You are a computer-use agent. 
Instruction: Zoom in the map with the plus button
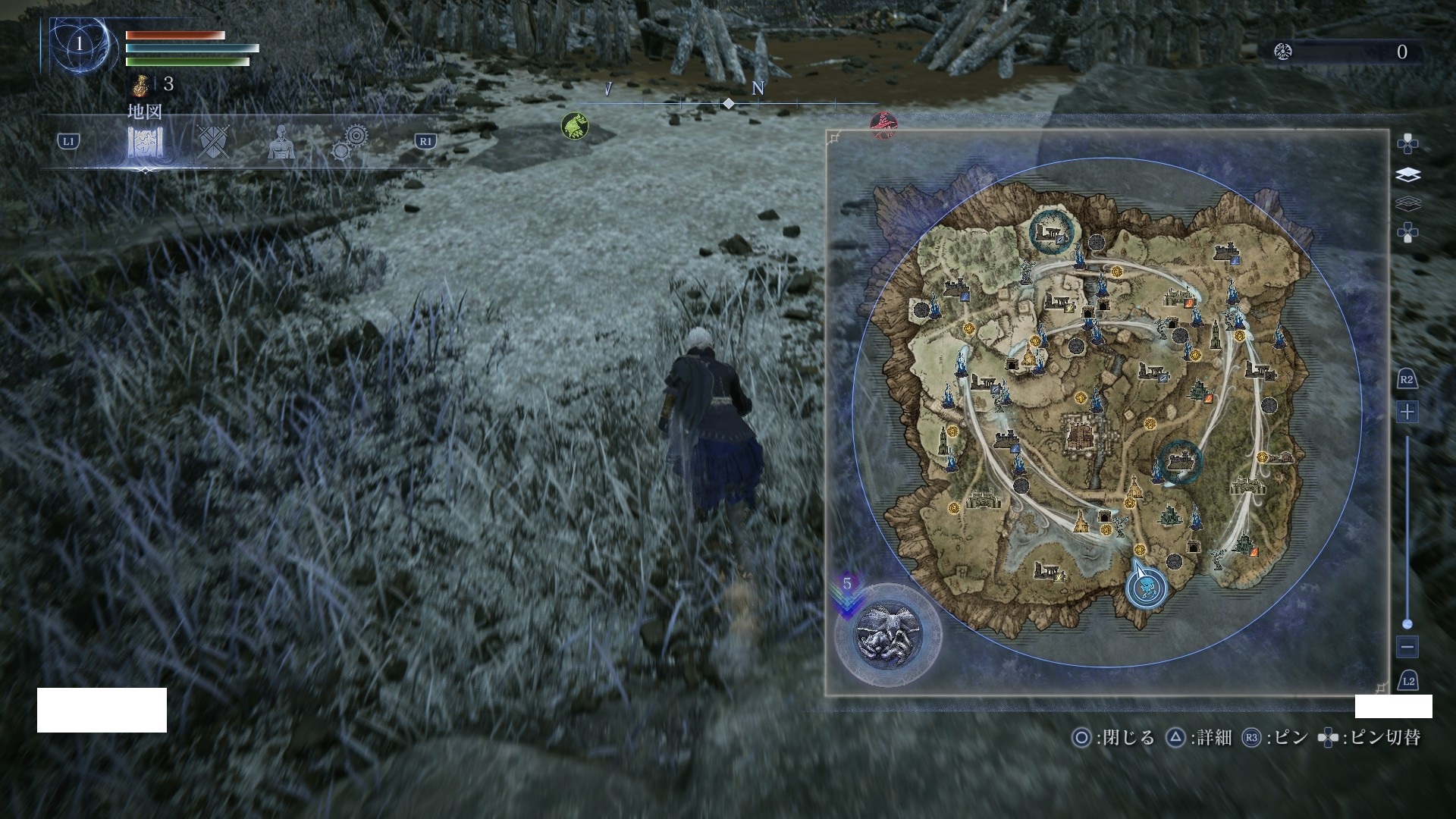click(x=1407, y=412)
